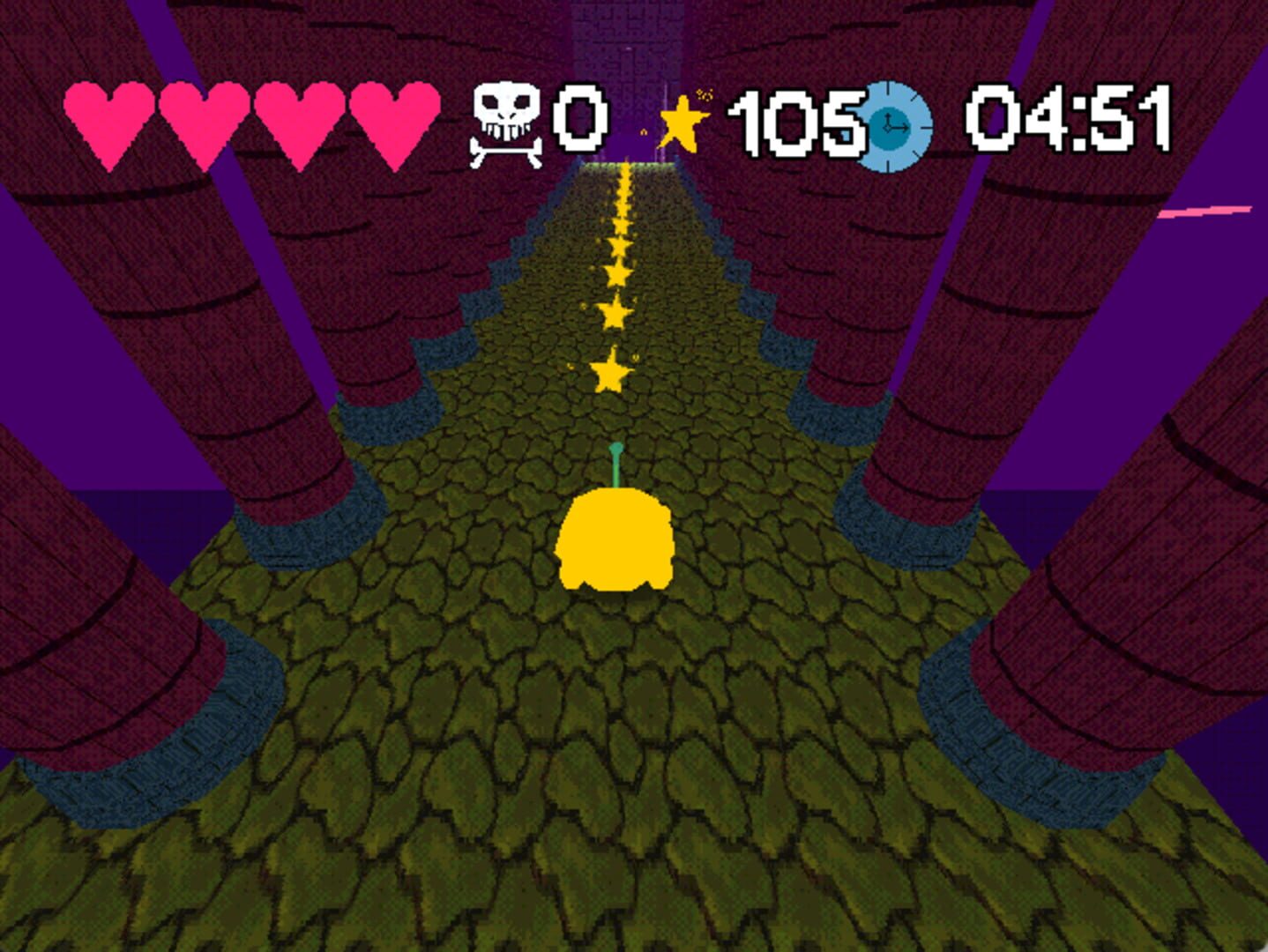The width and height of the screenshot is (1268, 952).
Task: Click the green sprout on the character's head
Action: 617,463
